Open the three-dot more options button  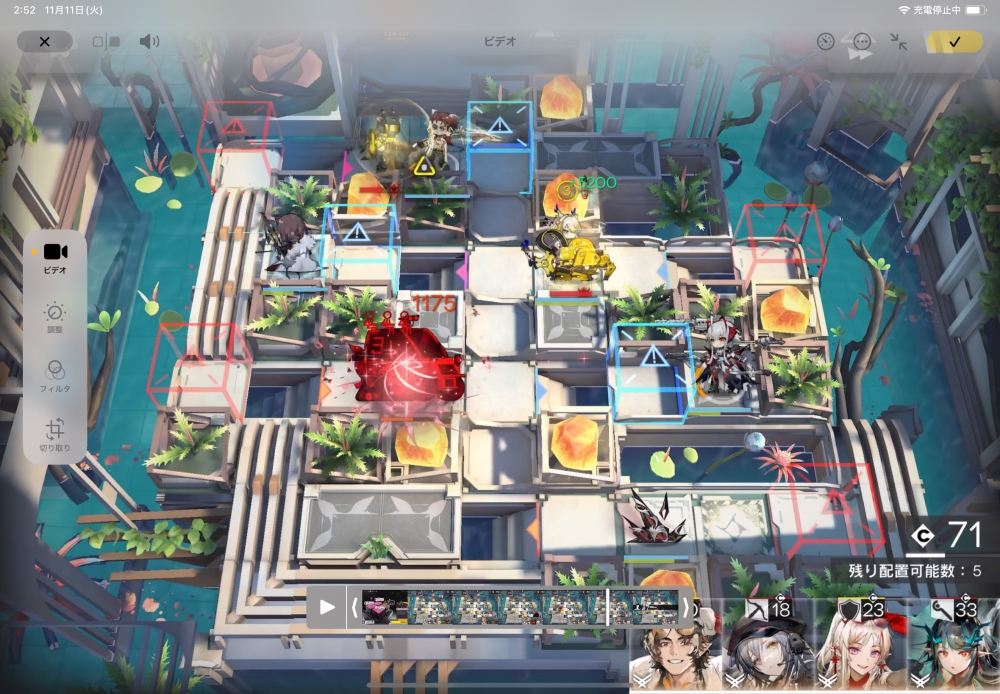coord(862,42)
